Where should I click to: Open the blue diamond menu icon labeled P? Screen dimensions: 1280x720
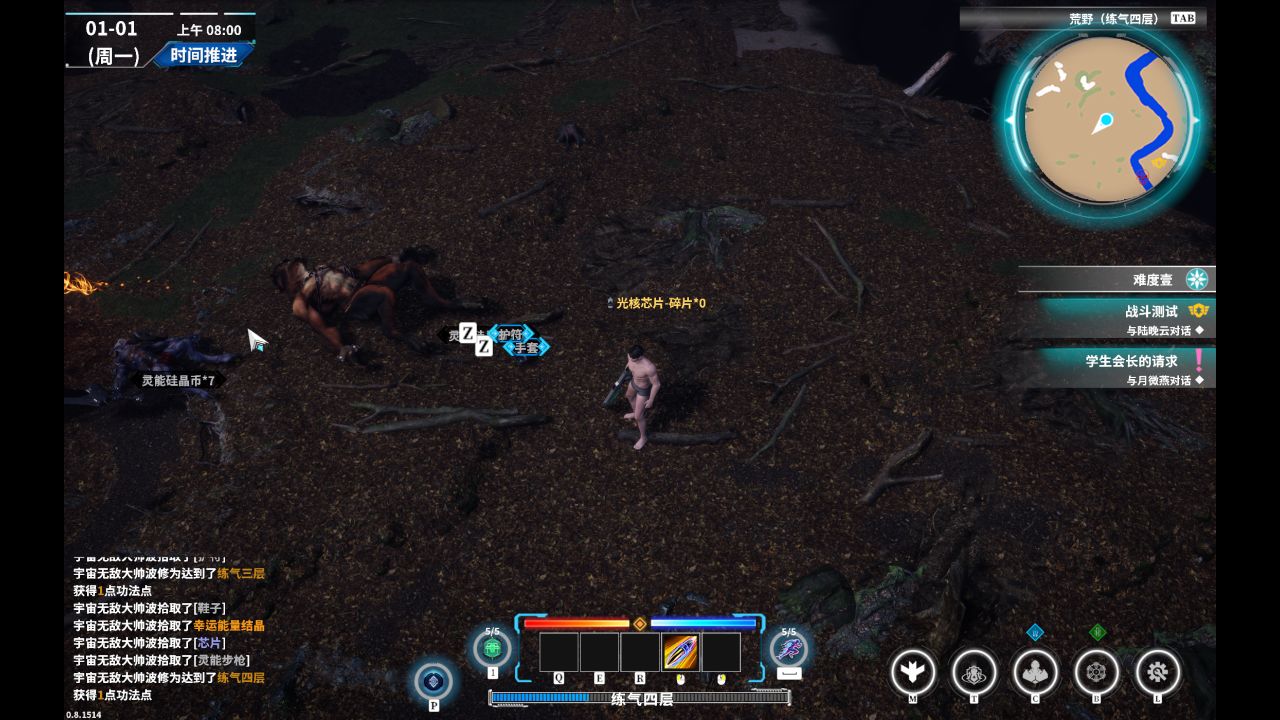pos(433,681)
